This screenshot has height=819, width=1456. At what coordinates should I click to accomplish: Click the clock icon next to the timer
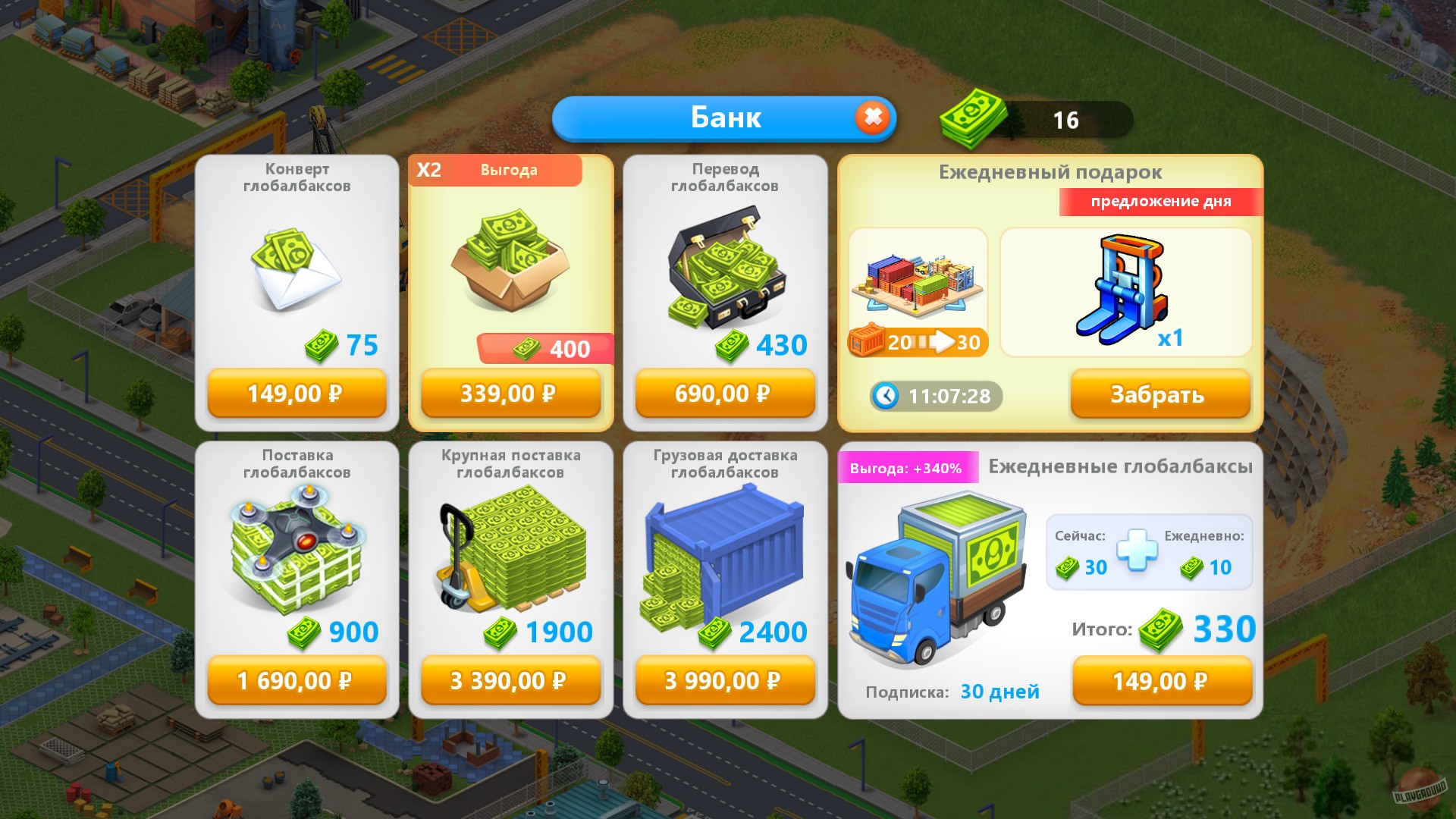(x=885, y=396)
